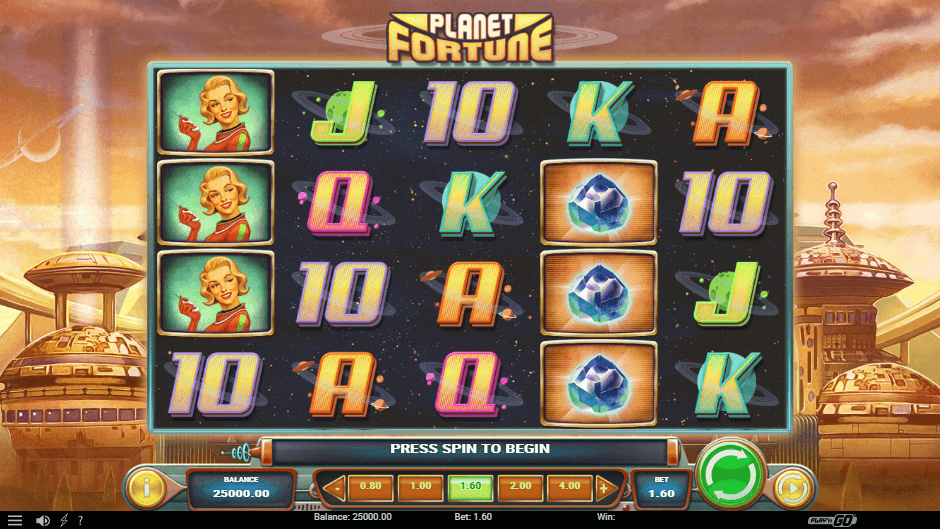
Task: Toggle fast play lightning bolt icon
Action: click(x=64, y=521)
